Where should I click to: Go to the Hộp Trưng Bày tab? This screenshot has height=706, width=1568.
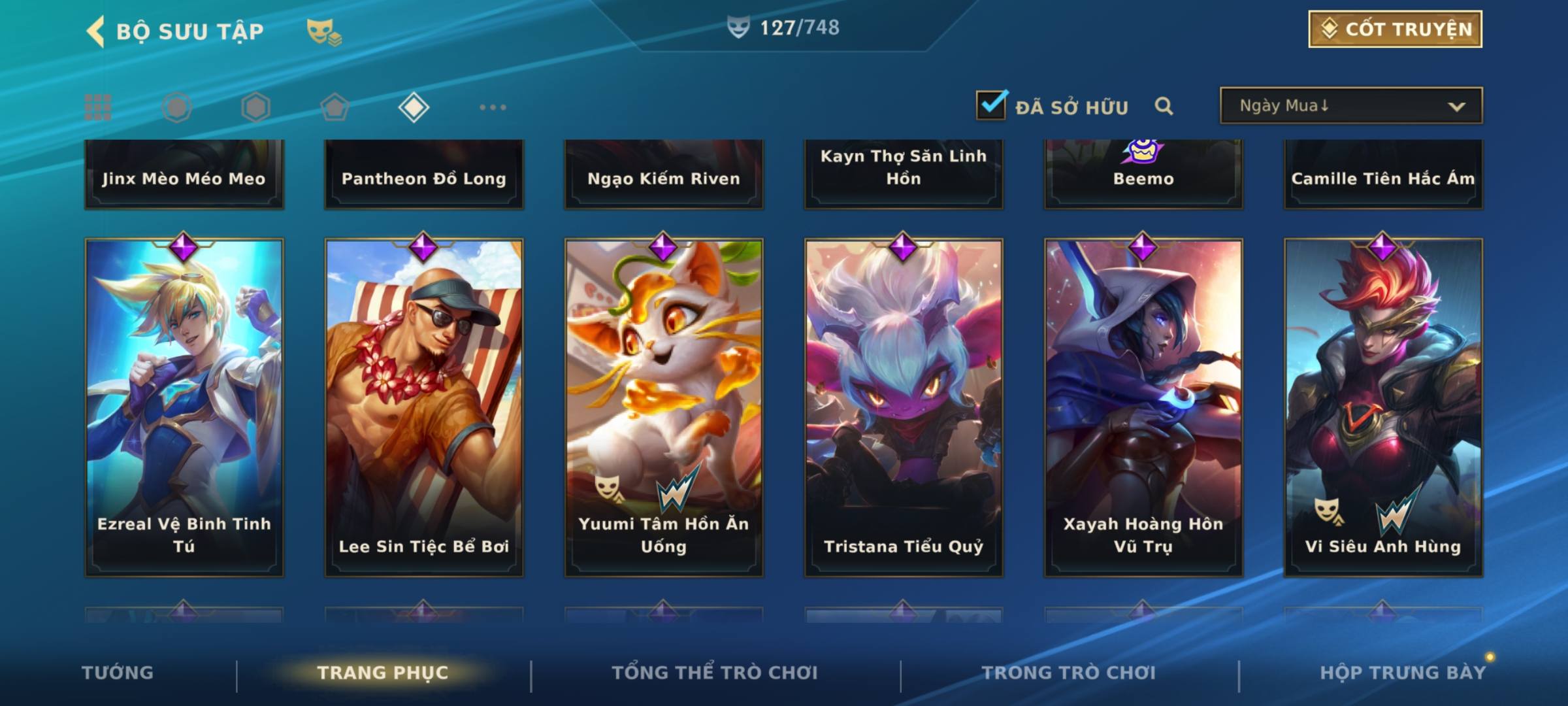(1403, 673)
